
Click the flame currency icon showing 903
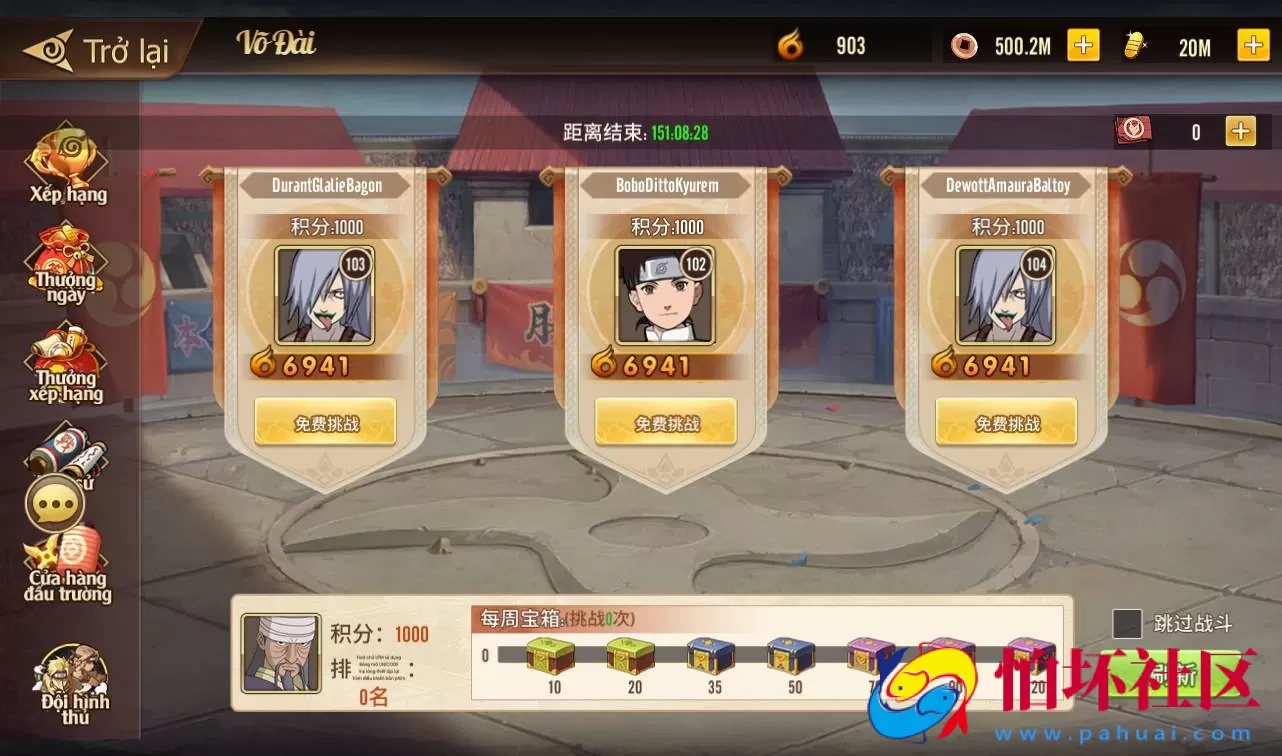click(x=791, y=45)
